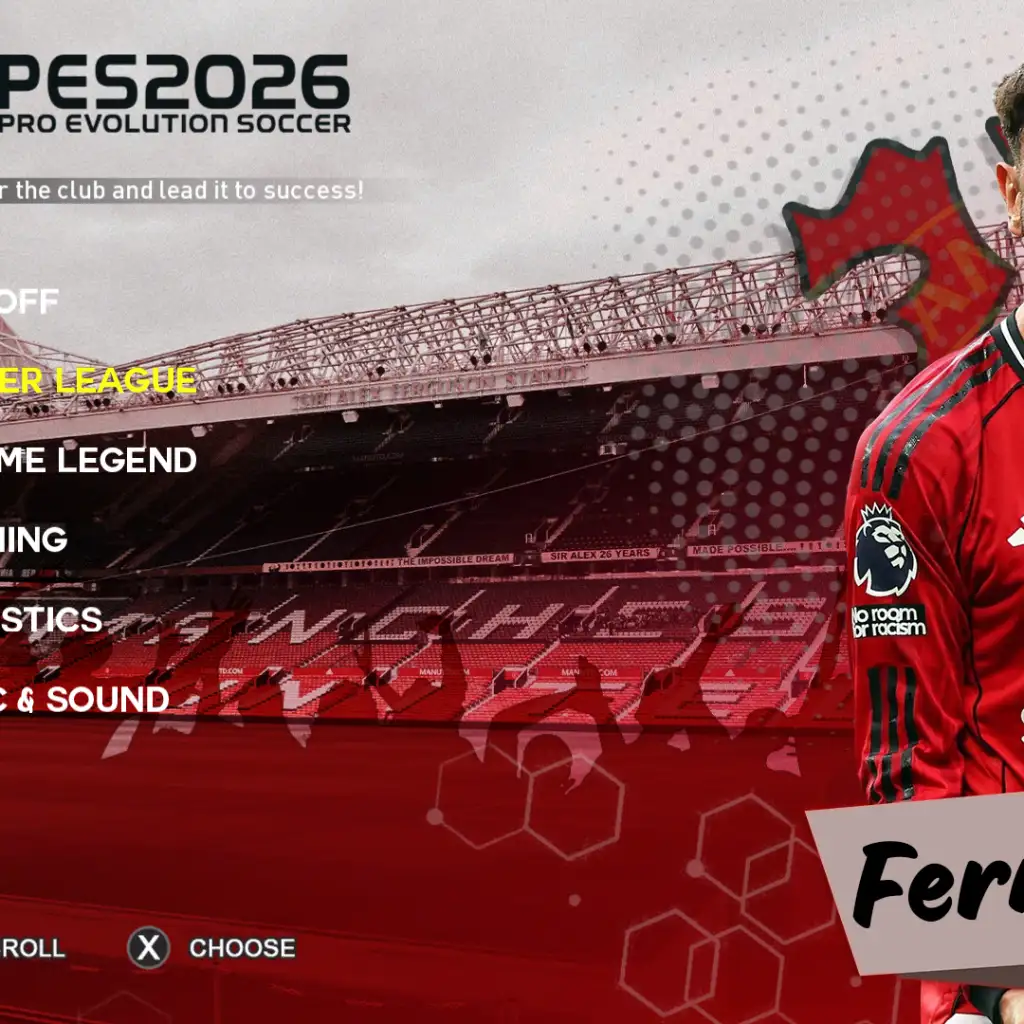Open the menu entry ending in "STICS"
1024x1024 pixels.
tap(51, 619)
